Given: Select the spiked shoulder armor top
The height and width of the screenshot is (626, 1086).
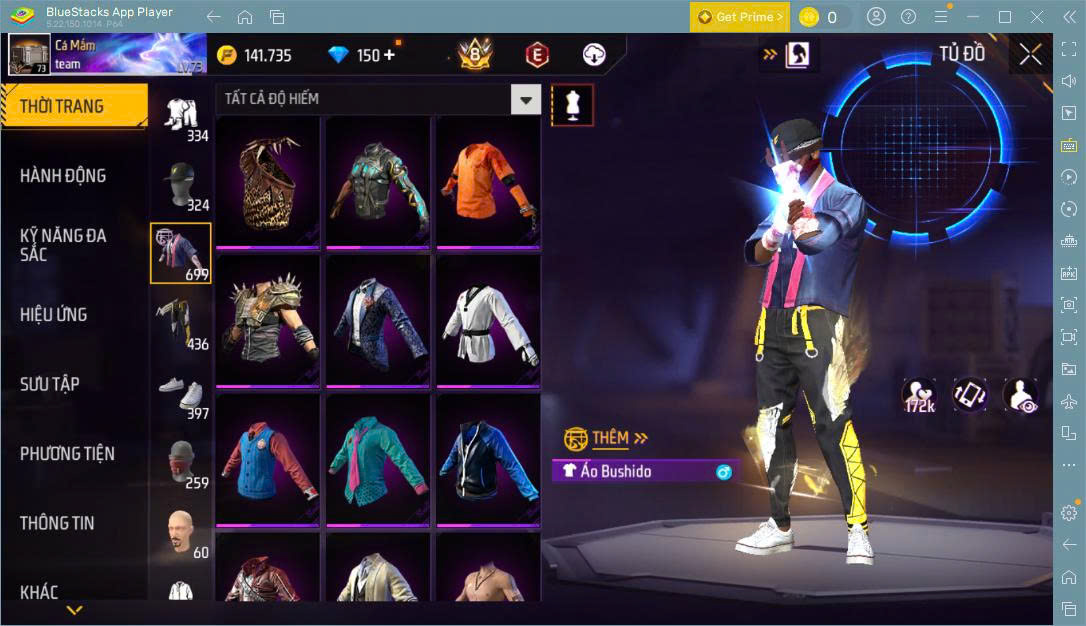Looking at the screenshot, I should [x=268, y=320].
